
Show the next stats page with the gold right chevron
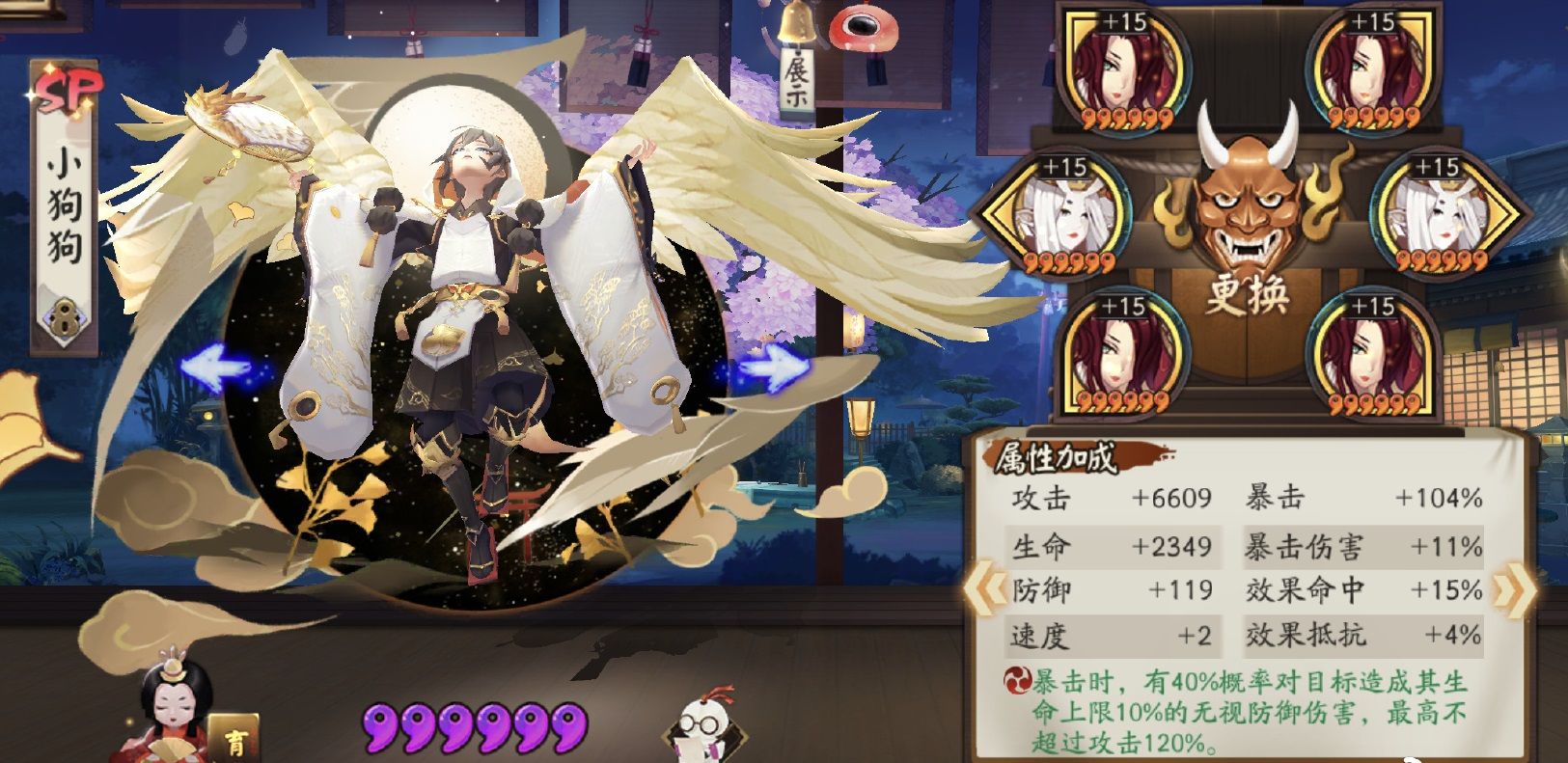click(1511, 587)
